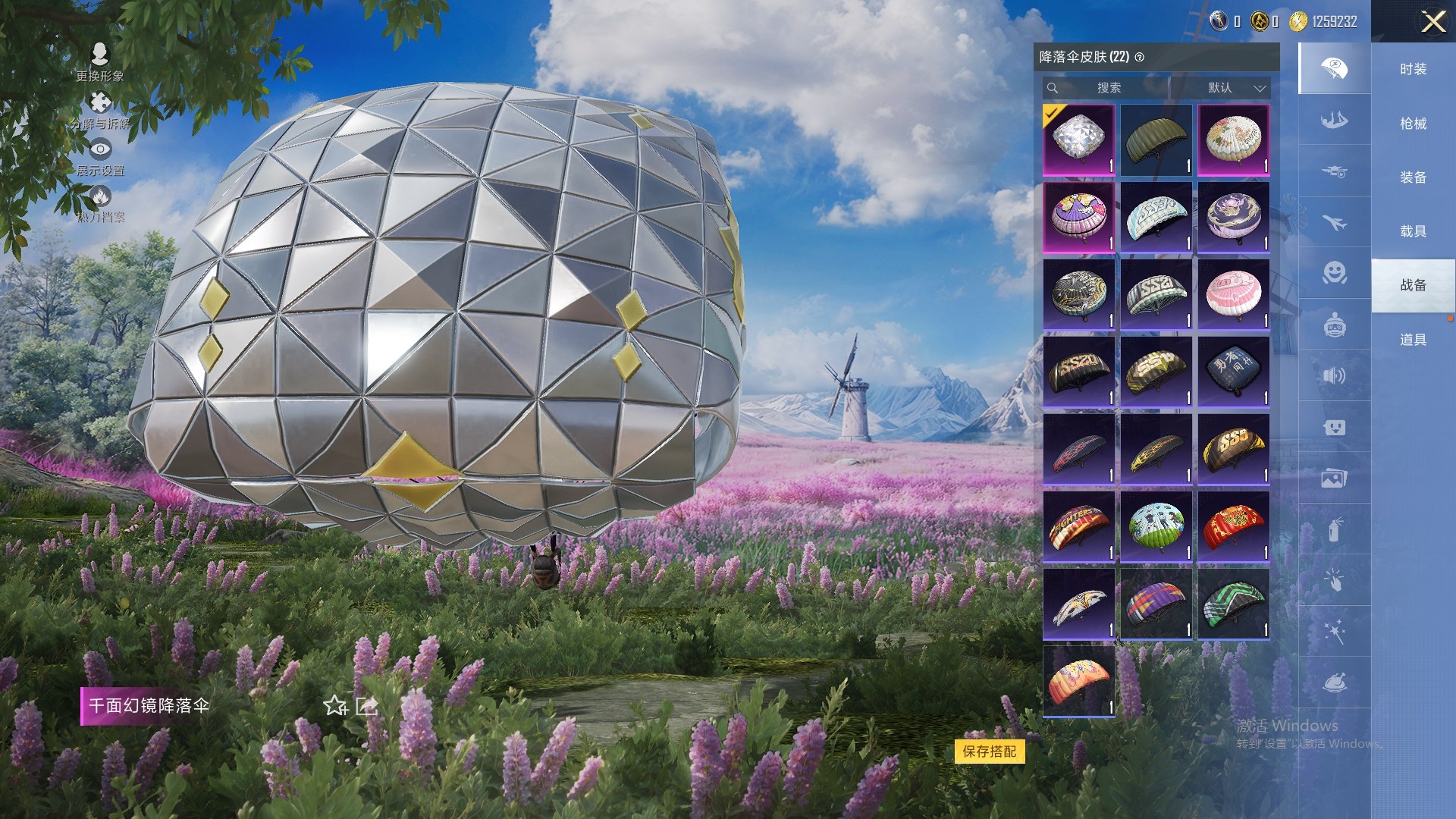Select the emote smiley face category
1456x819 pixels.
[1334, 273]
